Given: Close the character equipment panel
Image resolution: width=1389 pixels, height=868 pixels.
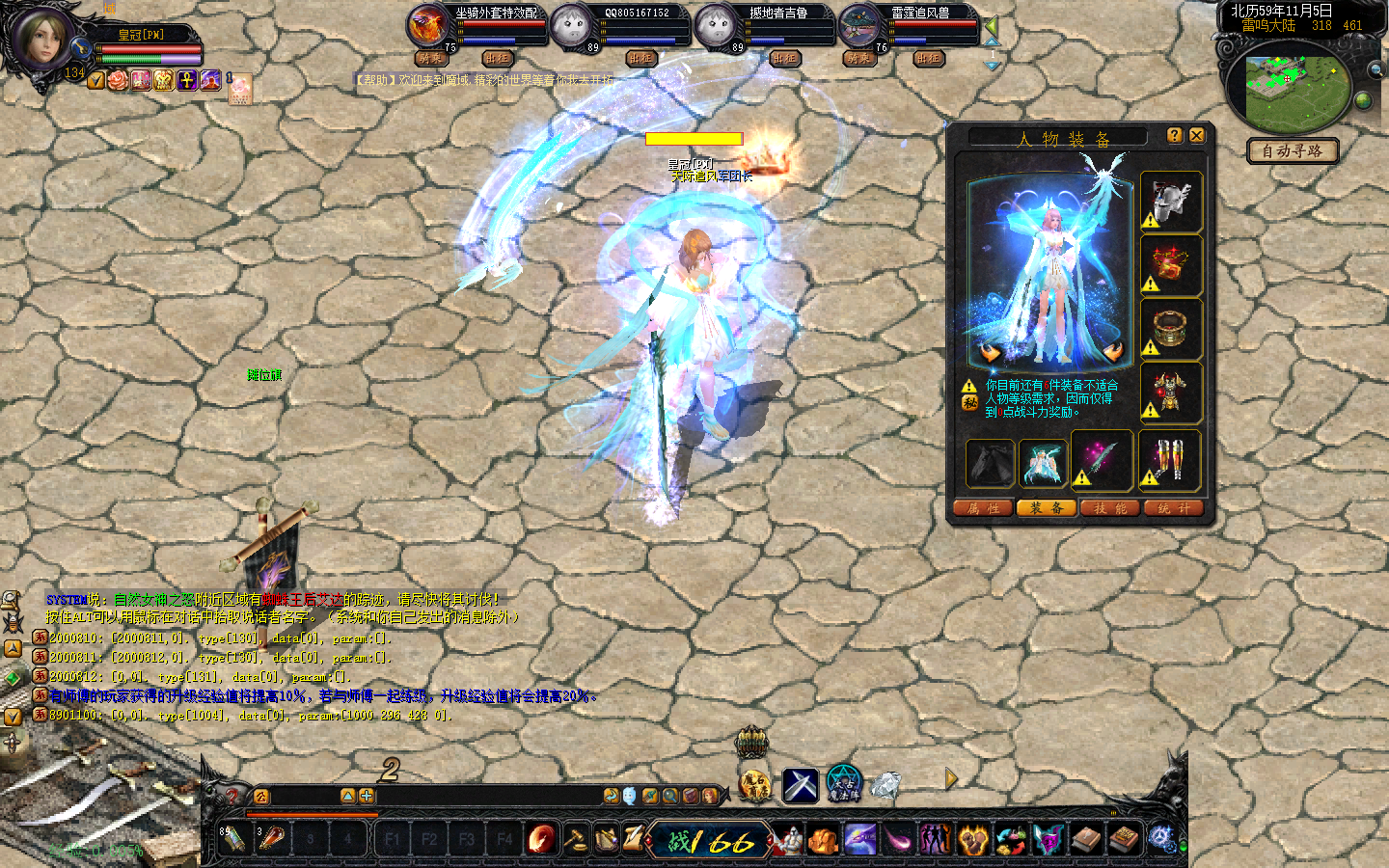Looking at the screenshot, I should (x=1196, y=136).
